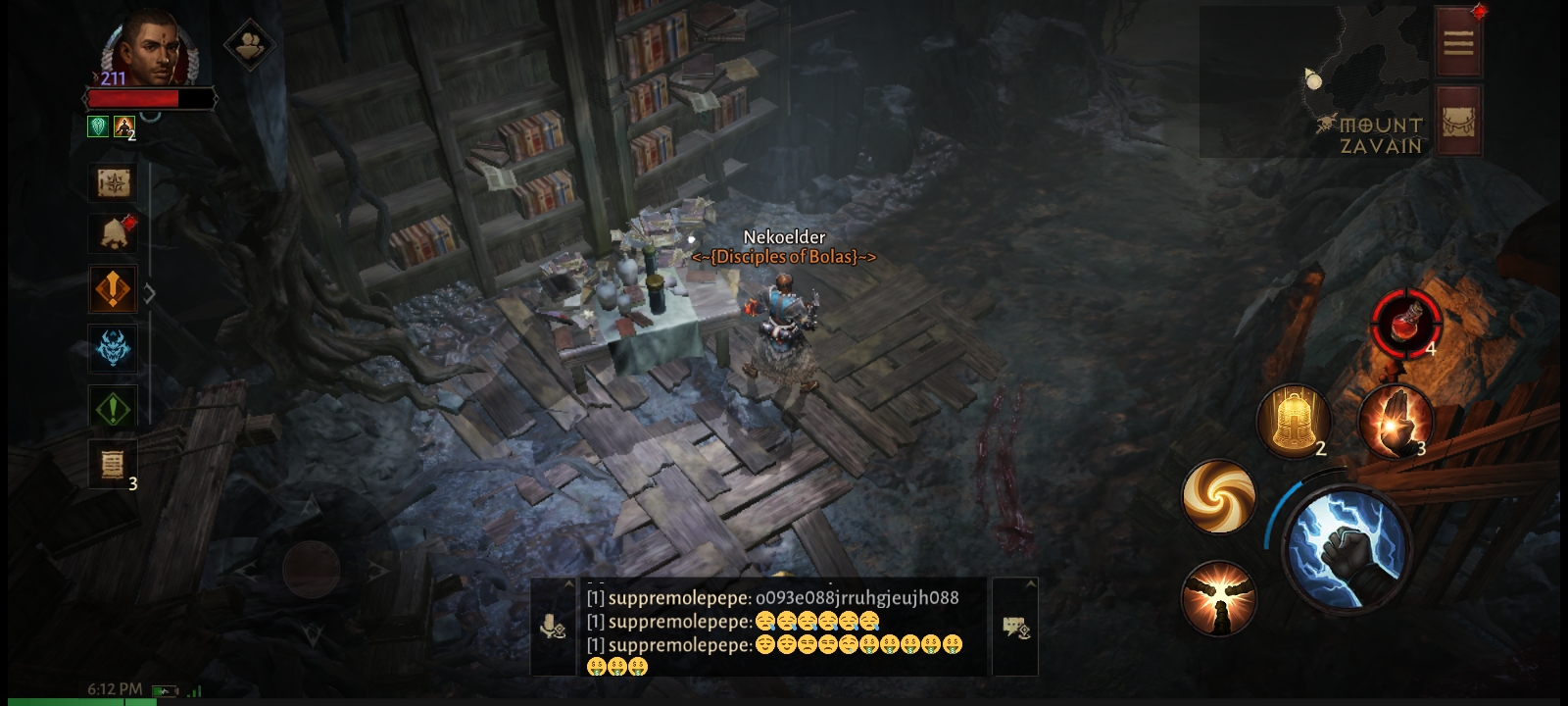Open the main hamburger menu
The width and height of the screenshot is (1568, 706).
[1458, 43]
